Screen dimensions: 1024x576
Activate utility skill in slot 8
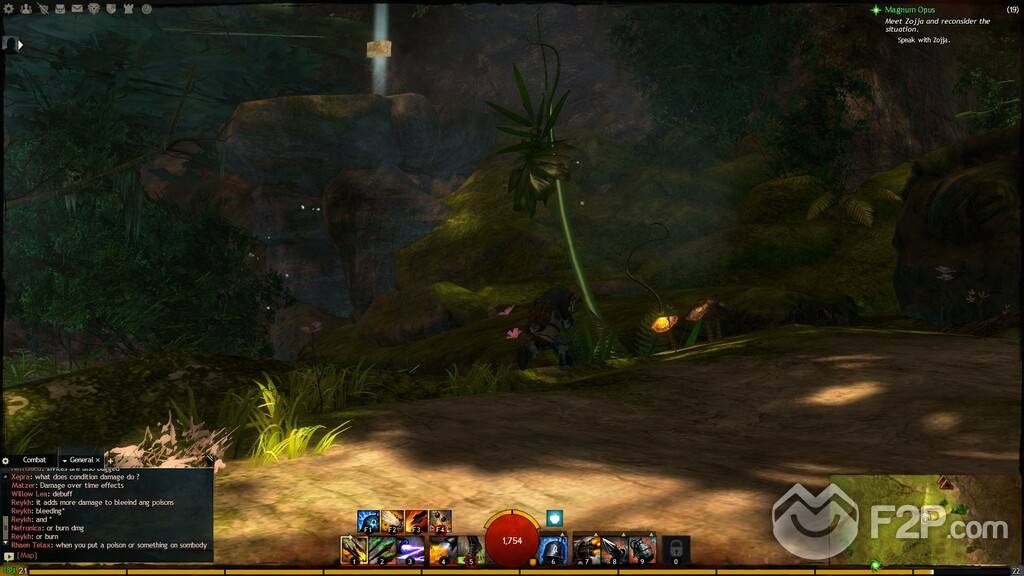pyautogui.click(x=614, y=548)
